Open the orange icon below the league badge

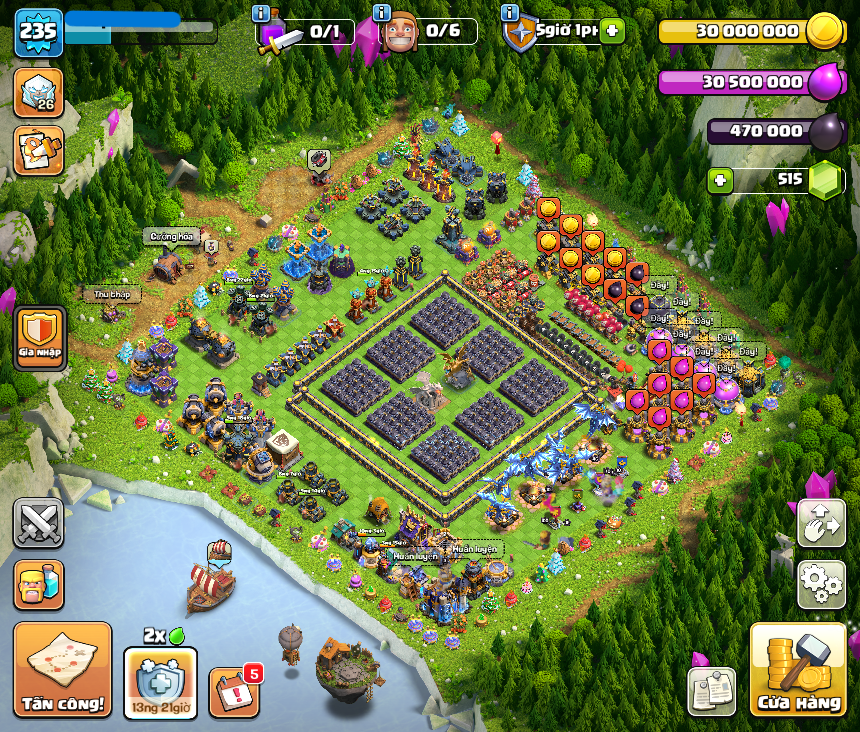[x=38, y=150]
